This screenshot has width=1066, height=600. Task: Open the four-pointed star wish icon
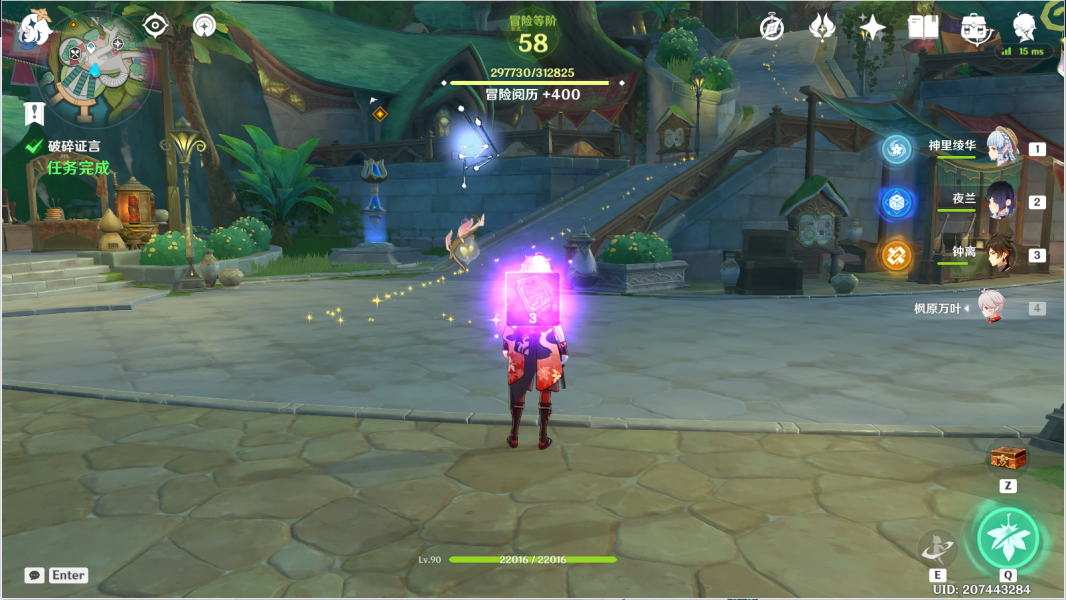tap(872, 28)
